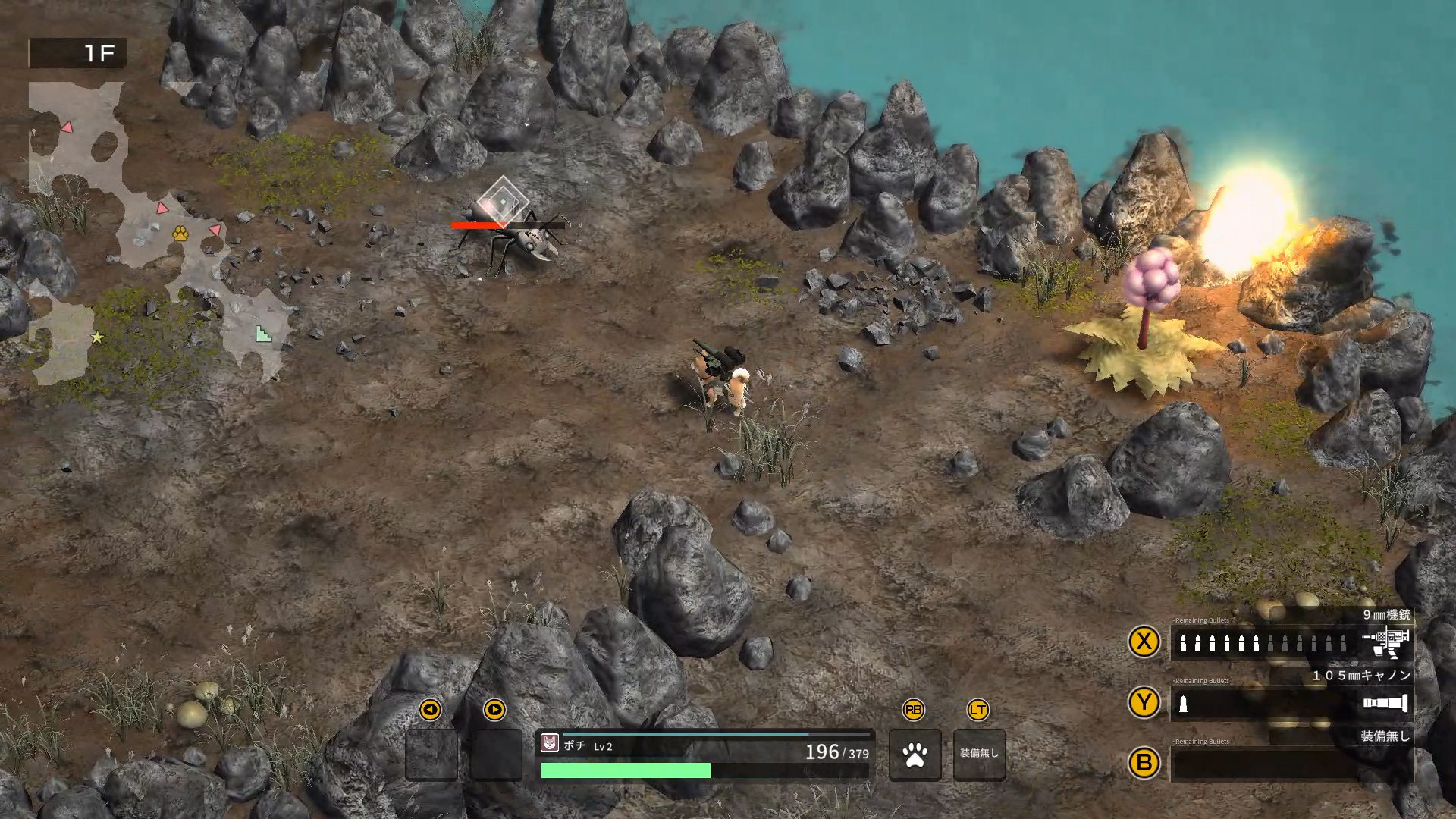Select the 9mm machine gun weapon slot

tap(1291, 643)
